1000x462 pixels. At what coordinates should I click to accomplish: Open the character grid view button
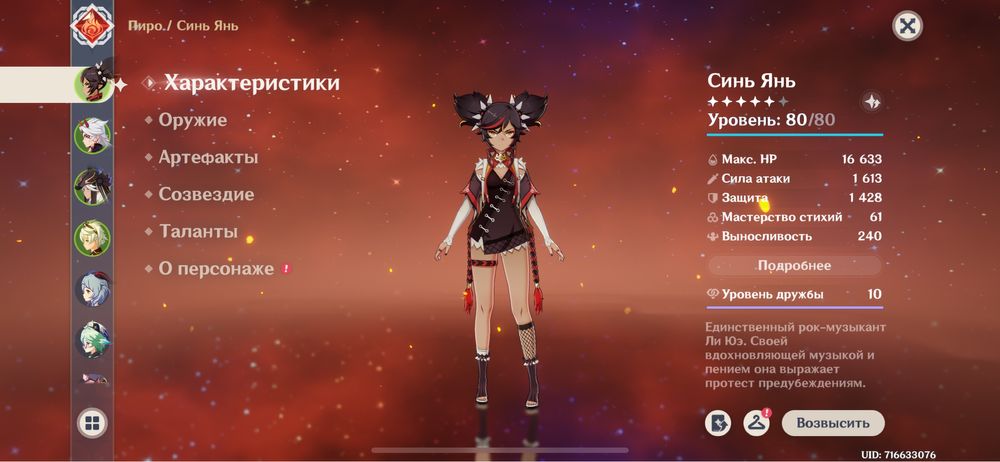pyautogui.click(x=92, y=424)
